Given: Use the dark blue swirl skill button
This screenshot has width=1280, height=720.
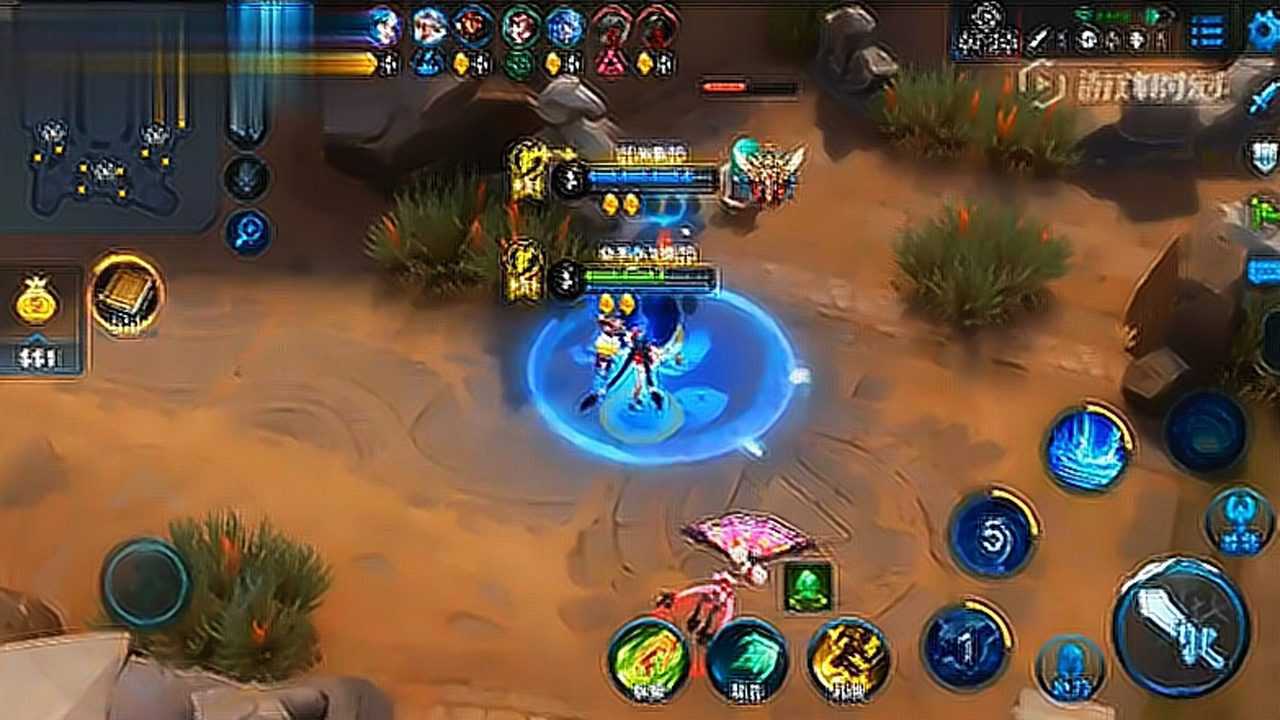Looking at the screenshot, I should click(x=1205, y=432).
